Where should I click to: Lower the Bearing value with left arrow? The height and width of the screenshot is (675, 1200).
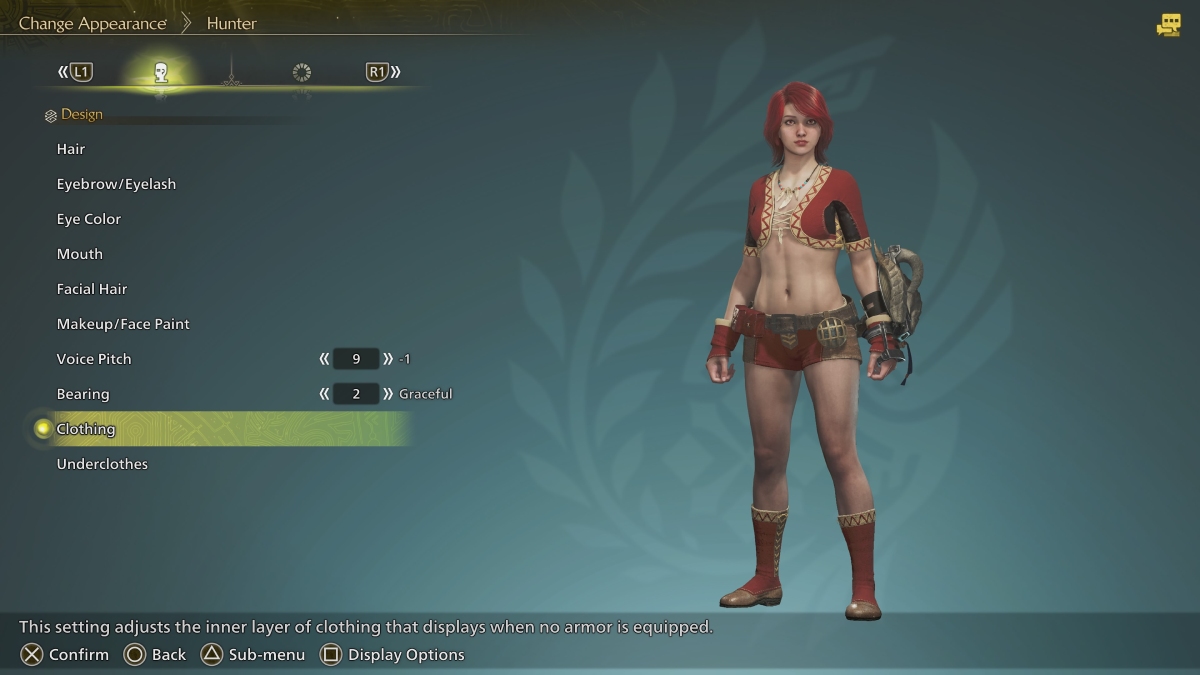point(324,394)
